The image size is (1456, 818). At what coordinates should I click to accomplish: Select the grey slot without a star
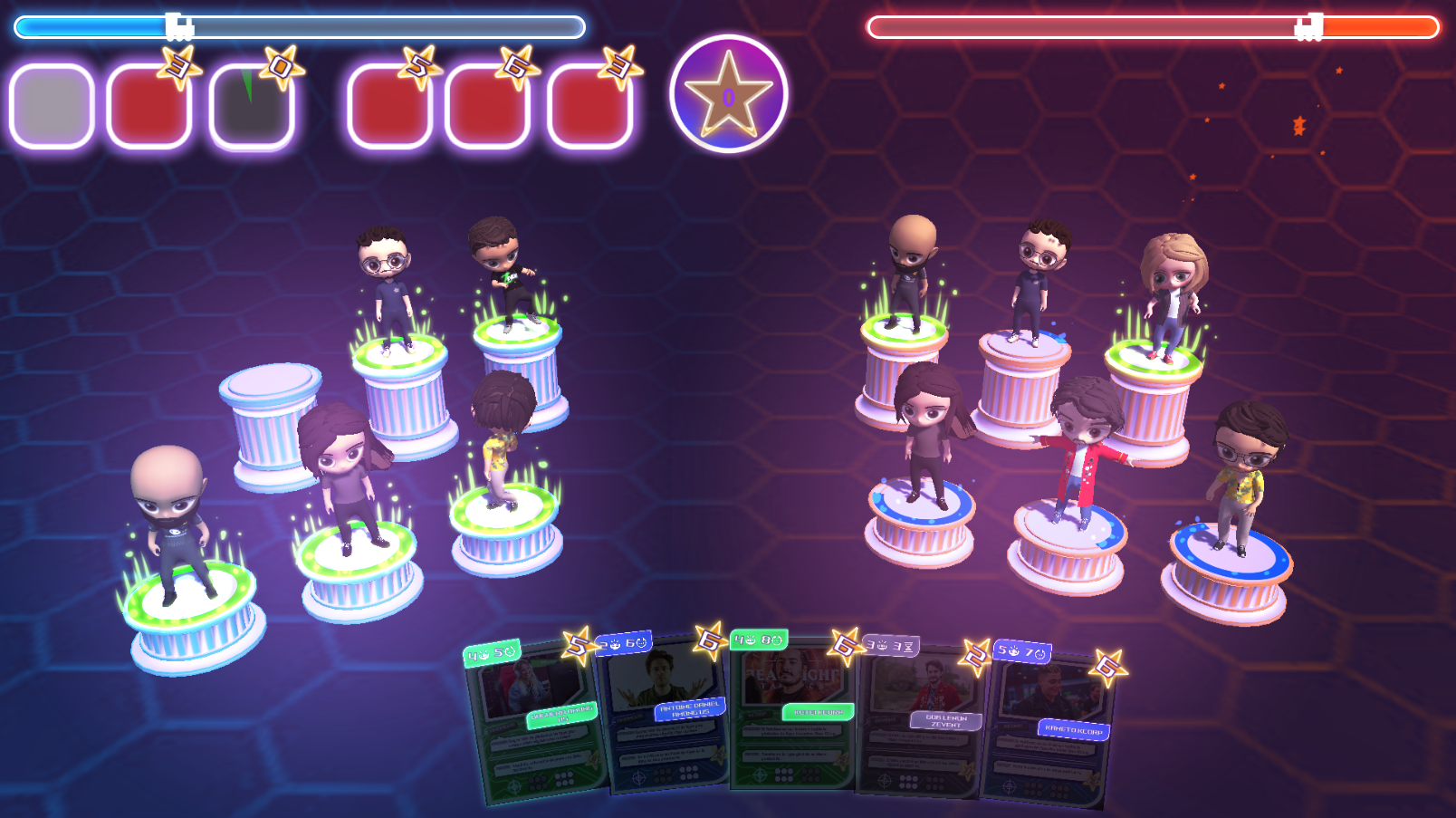click(52, 106)
